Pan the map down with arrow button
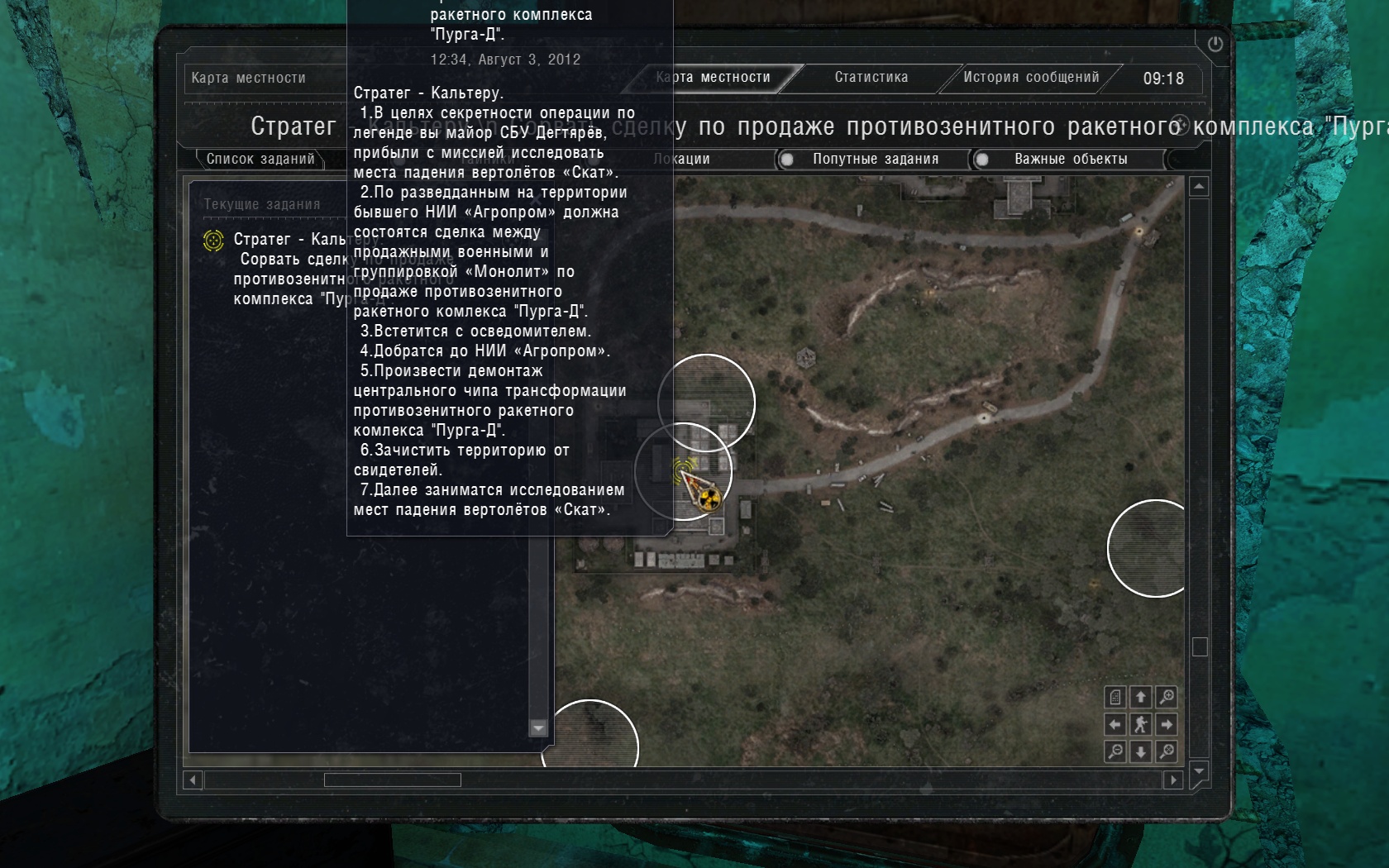 (1141, 751)
